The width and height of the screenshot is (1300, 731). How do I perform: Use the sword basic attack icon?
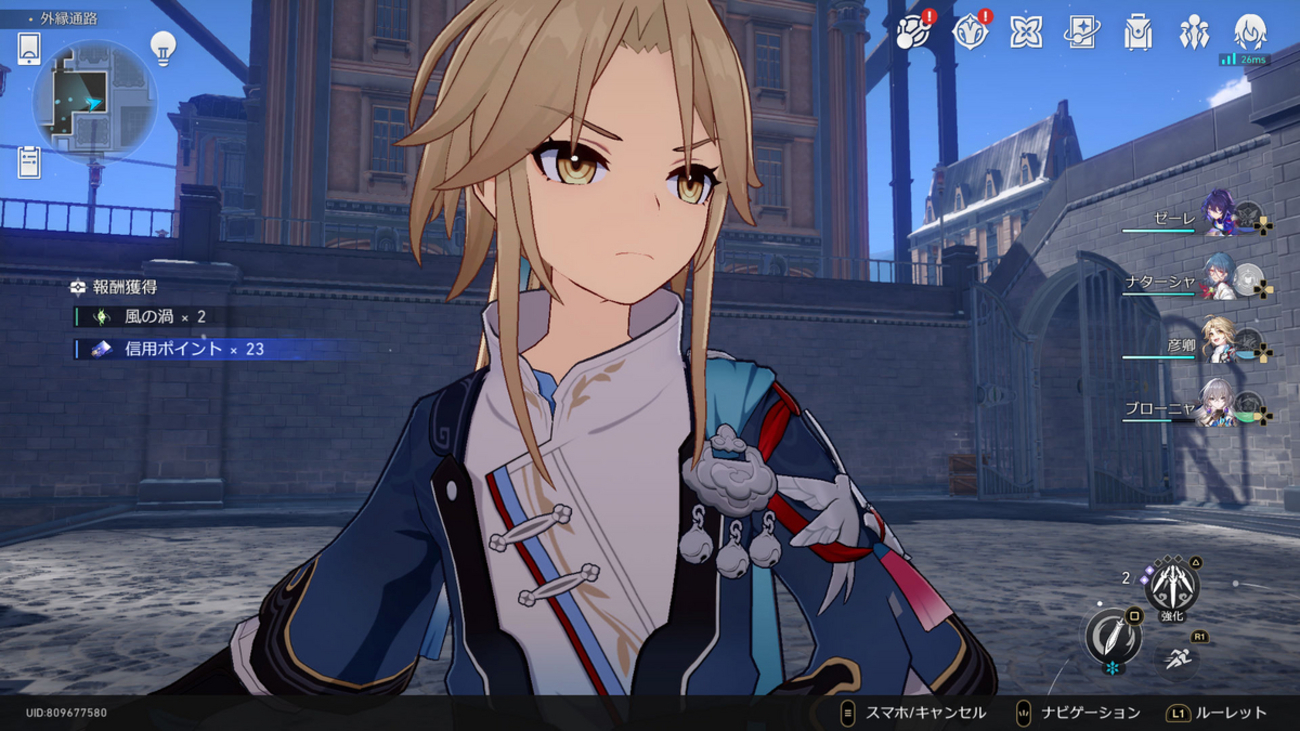pos(1113,636)
